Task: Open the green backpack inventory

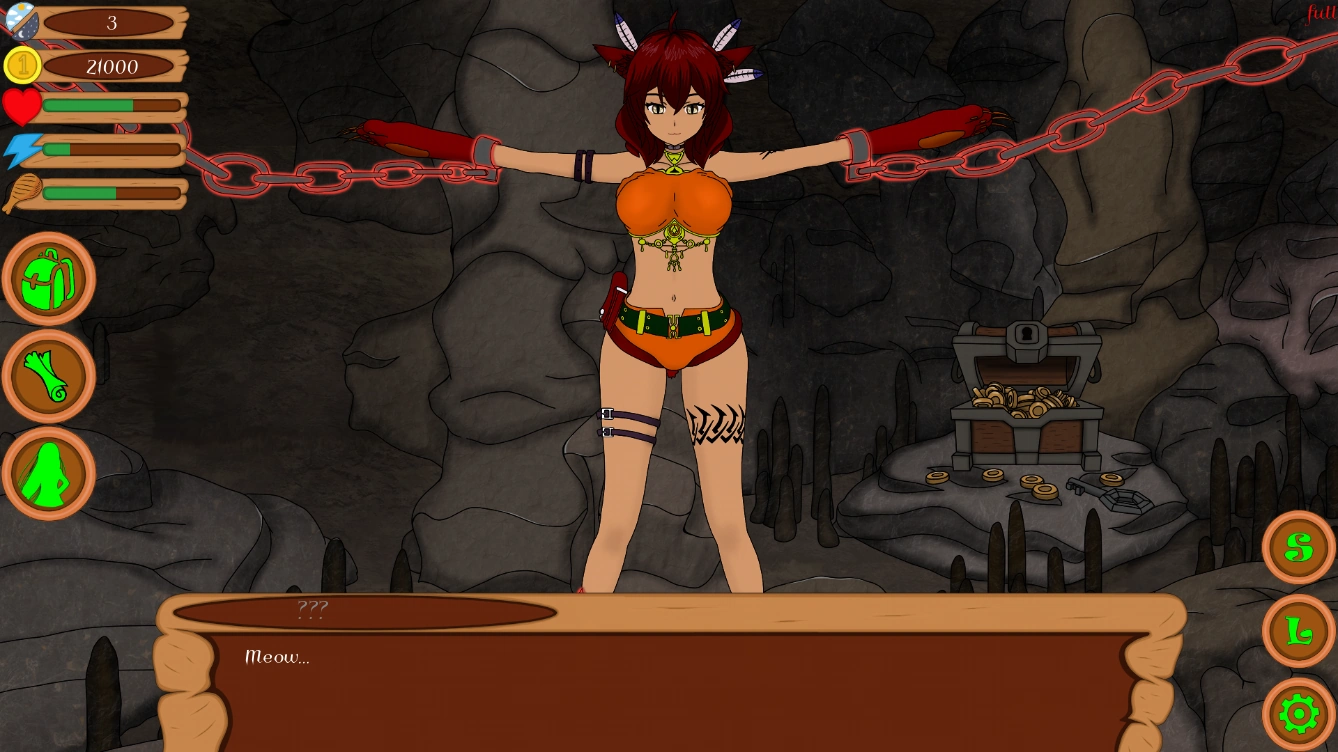Action: coord(48,279)
